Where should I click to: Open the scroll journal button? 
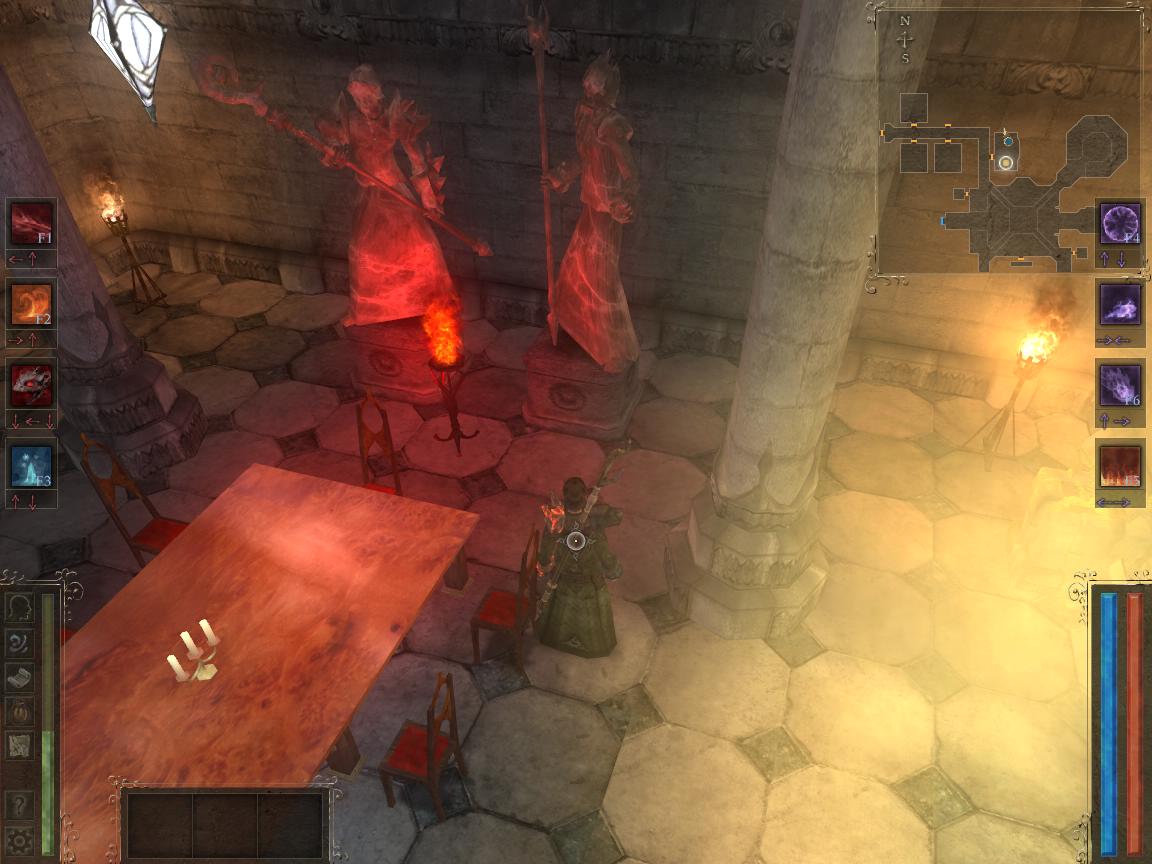(x=19, y=677)
